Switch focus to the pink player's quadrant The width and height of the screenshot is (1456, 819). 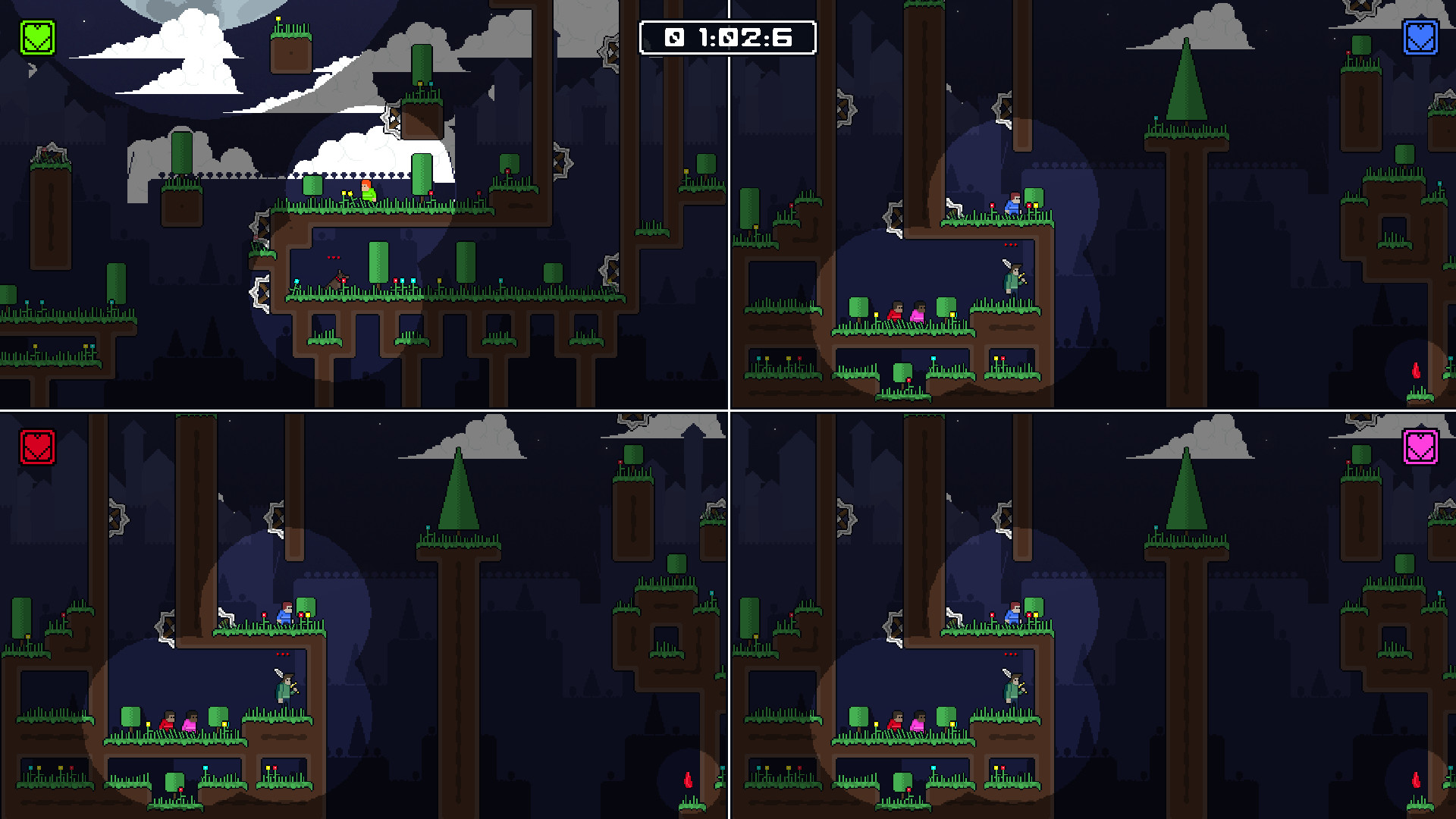point(1092,614)
